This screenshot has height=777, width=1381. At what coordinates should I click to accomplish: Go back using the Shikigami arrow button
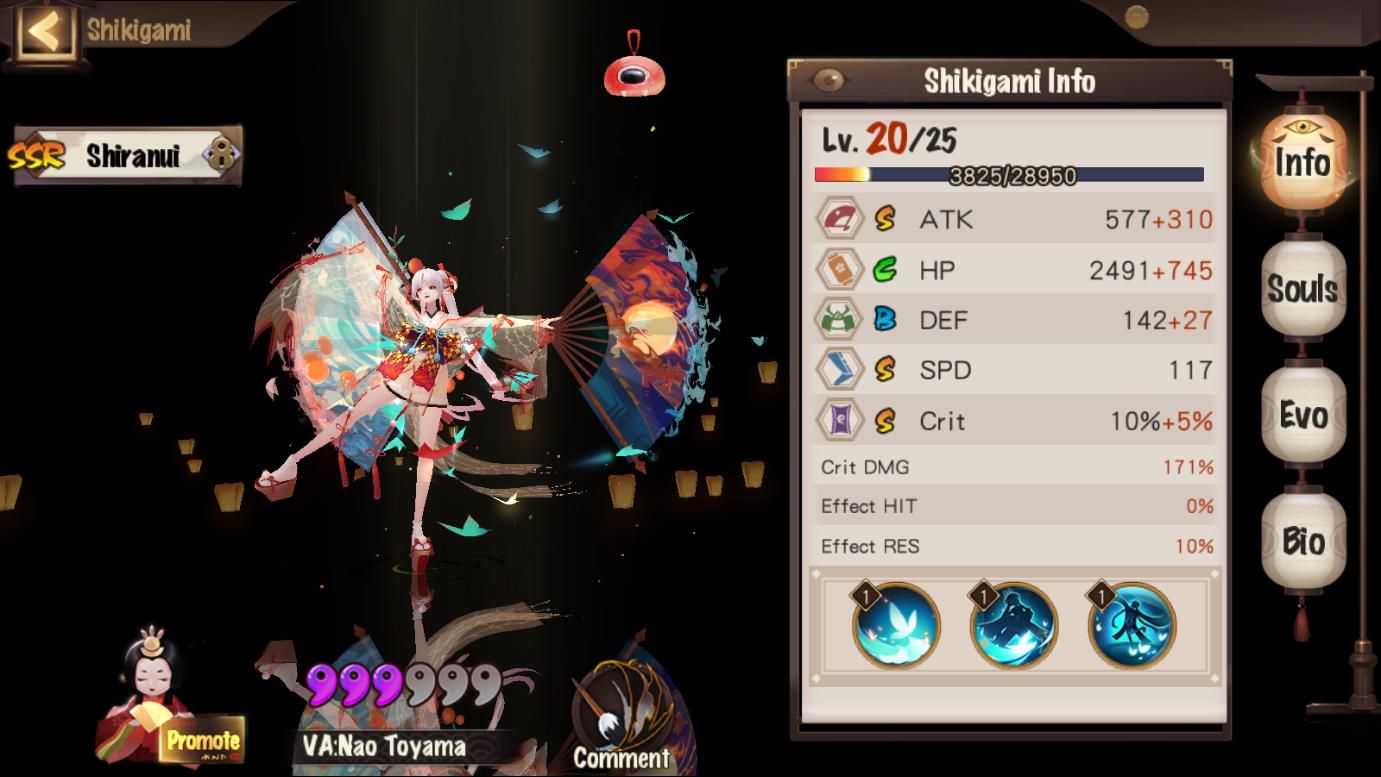[44, 32]
